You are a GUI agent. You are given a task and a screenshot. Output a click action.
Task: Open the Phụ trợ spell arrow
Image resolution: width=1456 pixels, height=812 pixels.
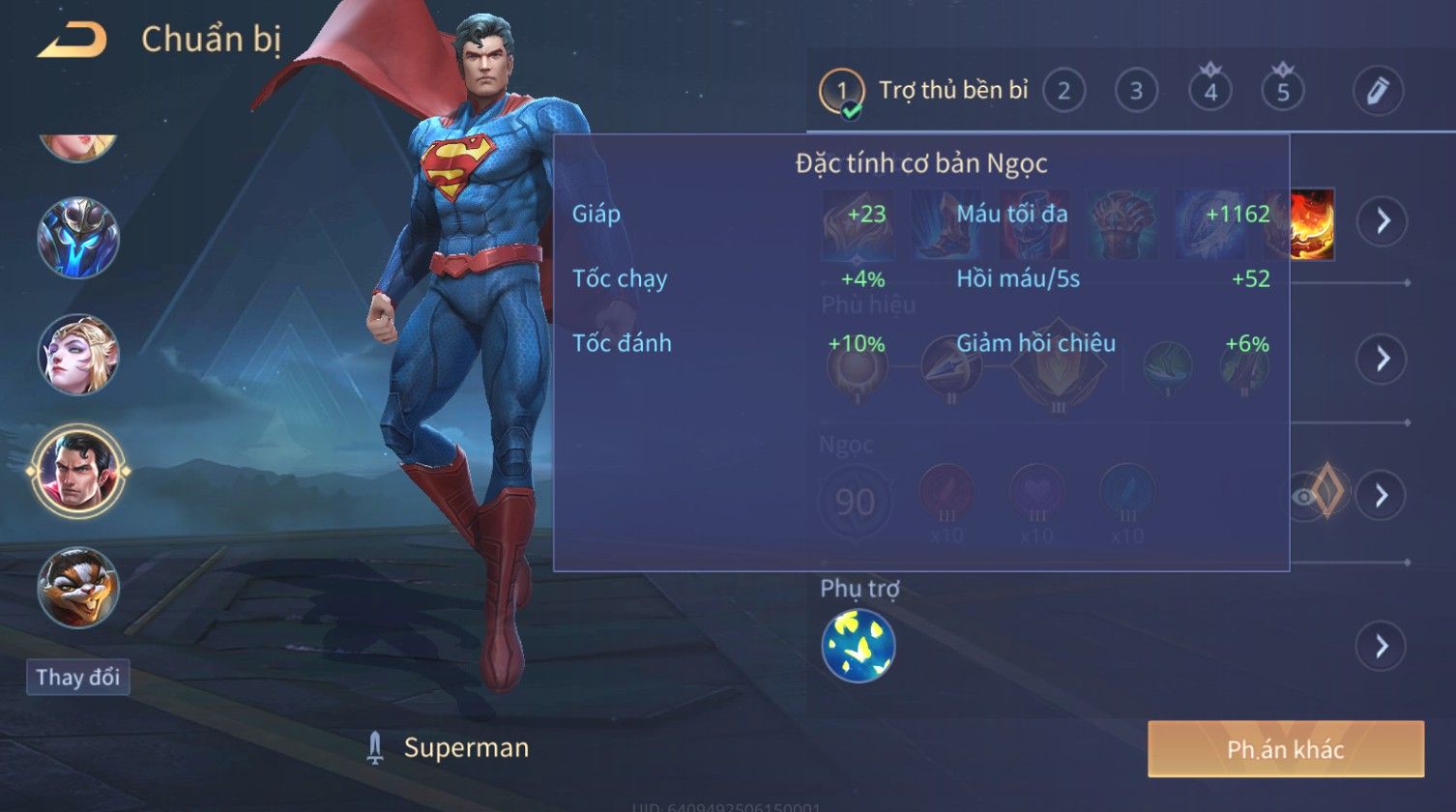point(1382,646)
